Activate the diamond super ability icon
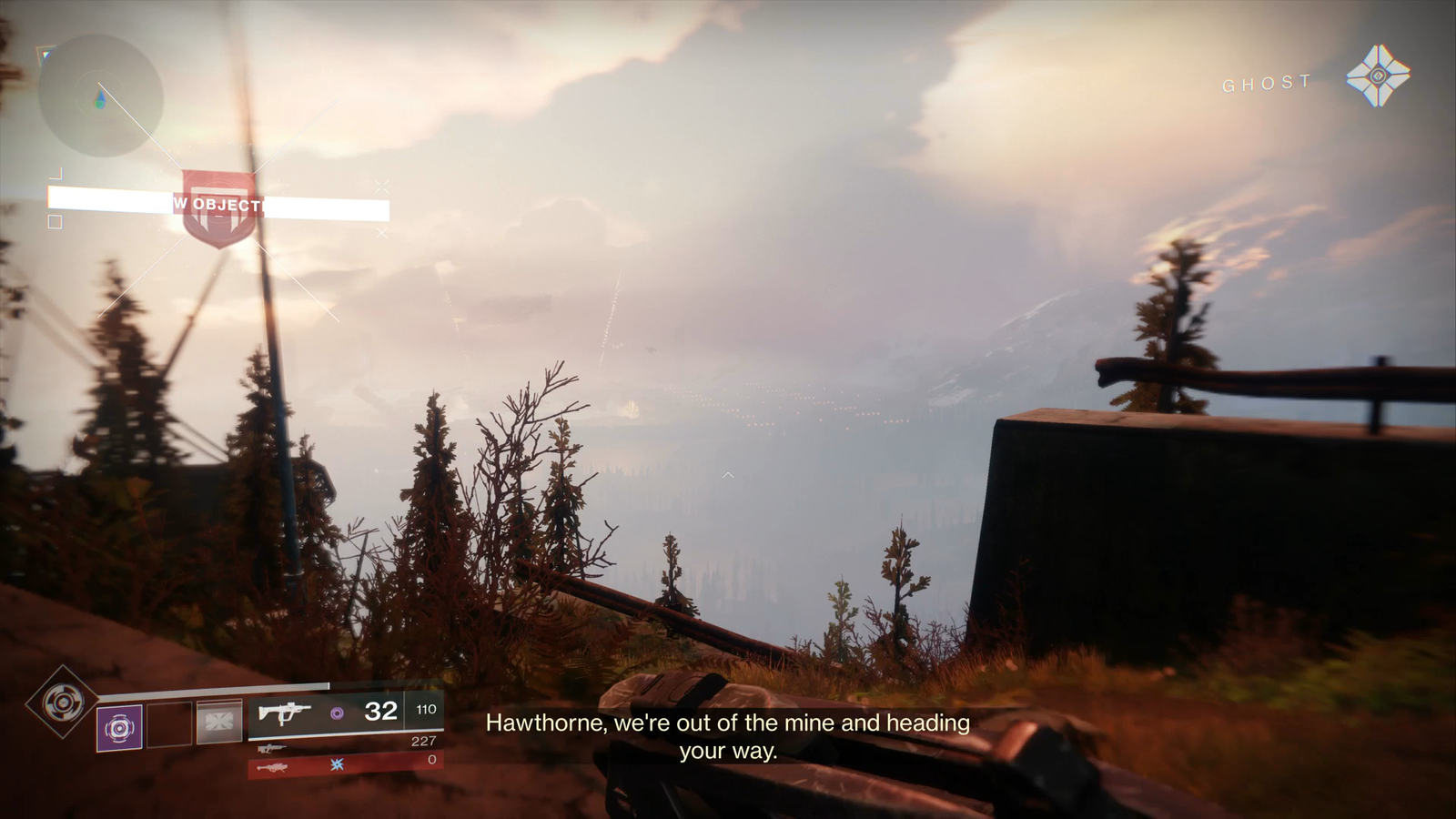 pyautogui.click(x=62, y=702)
